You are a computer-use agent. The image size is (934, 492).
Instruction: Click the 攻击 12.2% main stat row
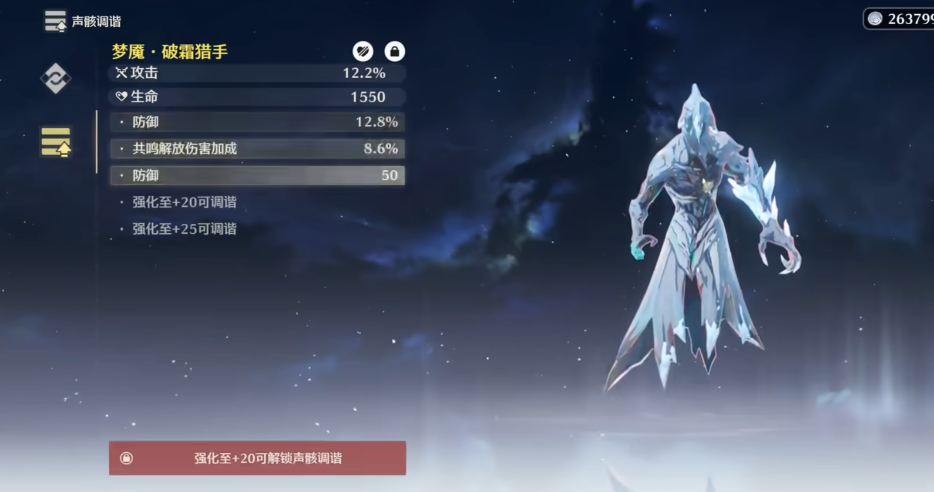coord(257,73)
